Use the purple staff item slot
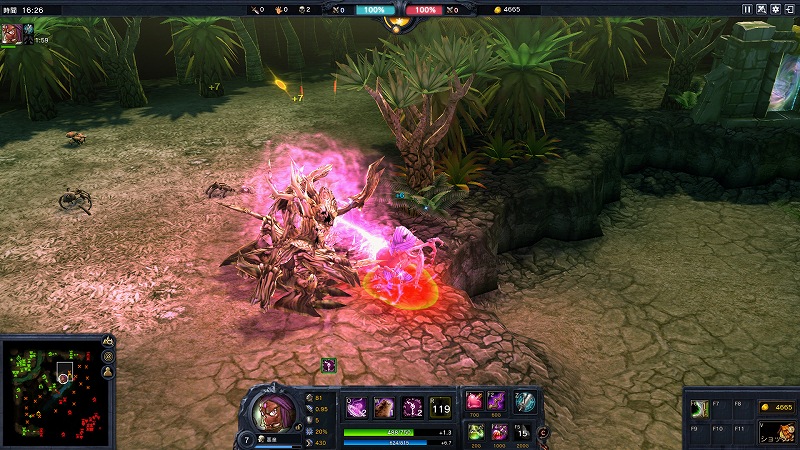Screen dimensions: 800x450 pyautogui.click(x=498, y=401)
